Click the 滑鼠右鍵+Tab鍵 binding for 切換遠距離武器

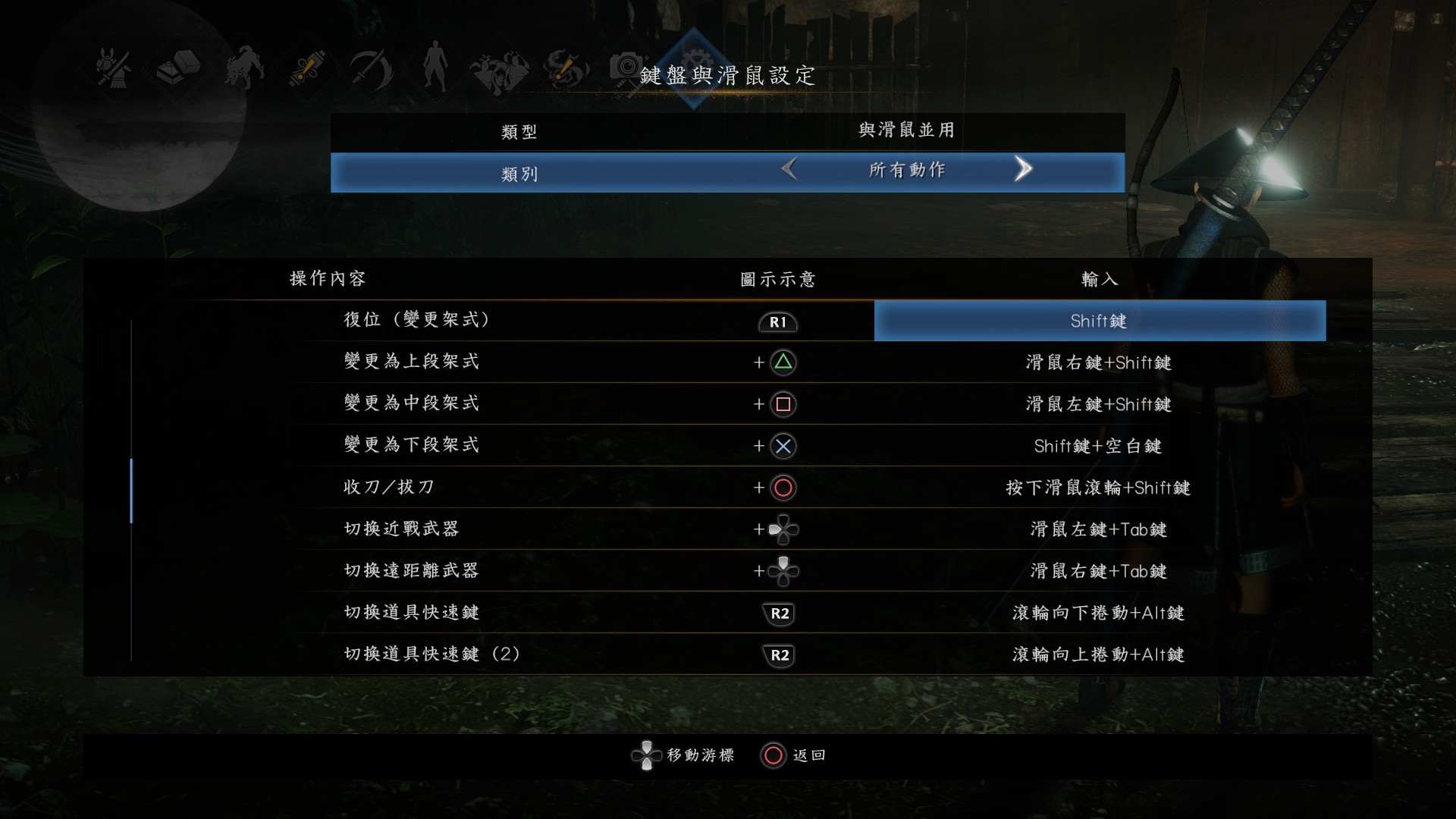click(x=1099, y=572)
